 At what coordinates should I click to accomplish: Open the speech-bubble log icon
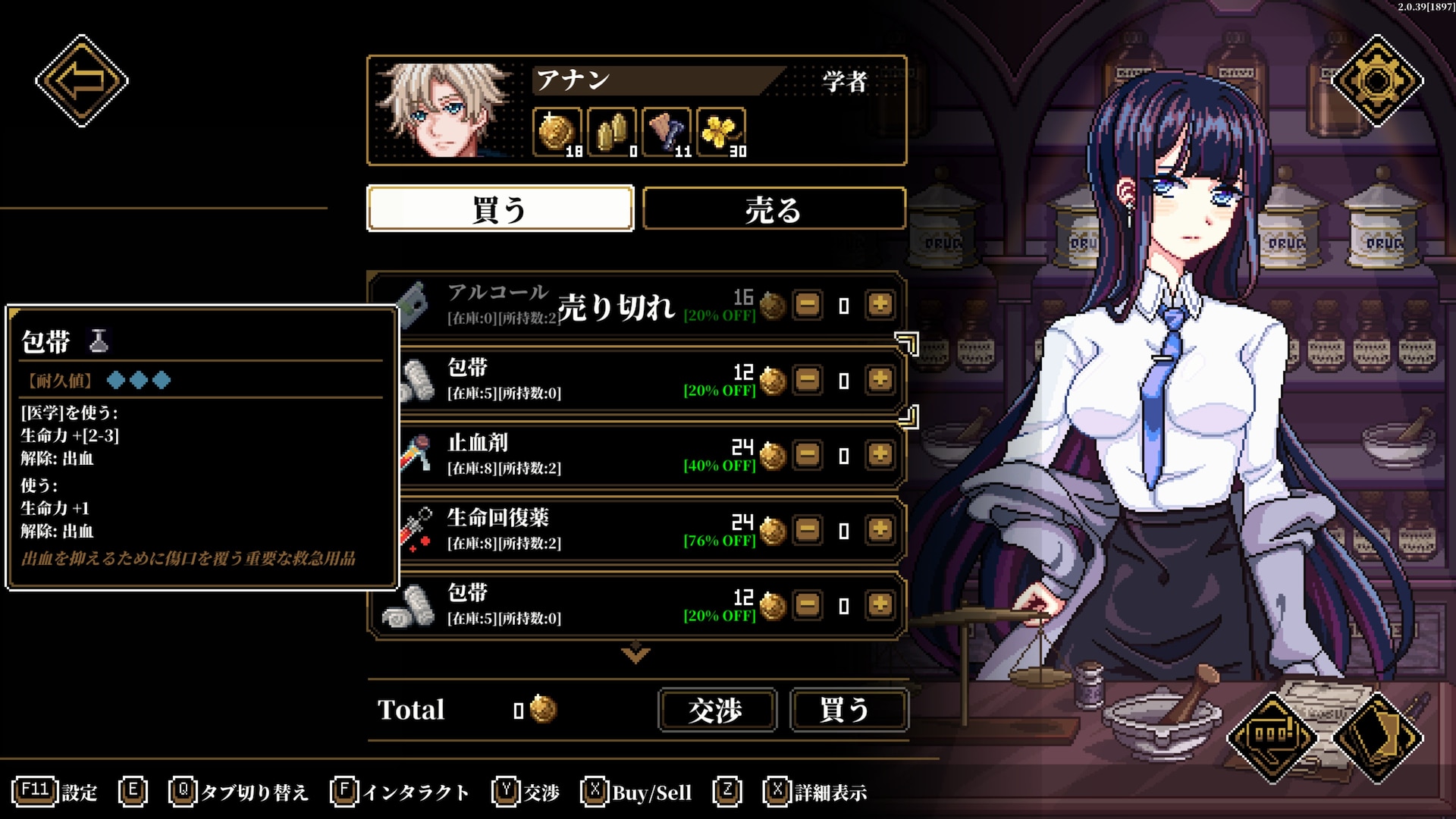click(x=1272, y=736)
